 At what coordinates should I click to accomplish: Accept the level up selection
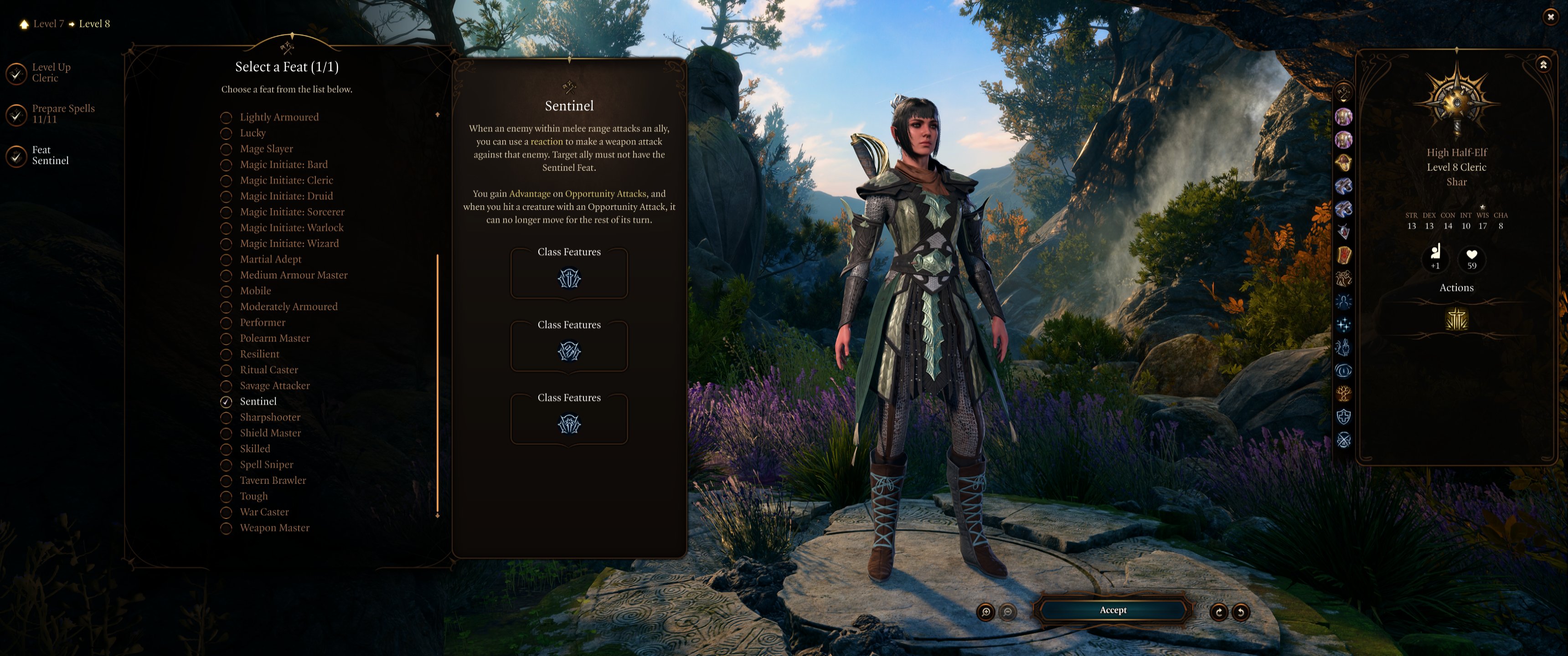1113,610
